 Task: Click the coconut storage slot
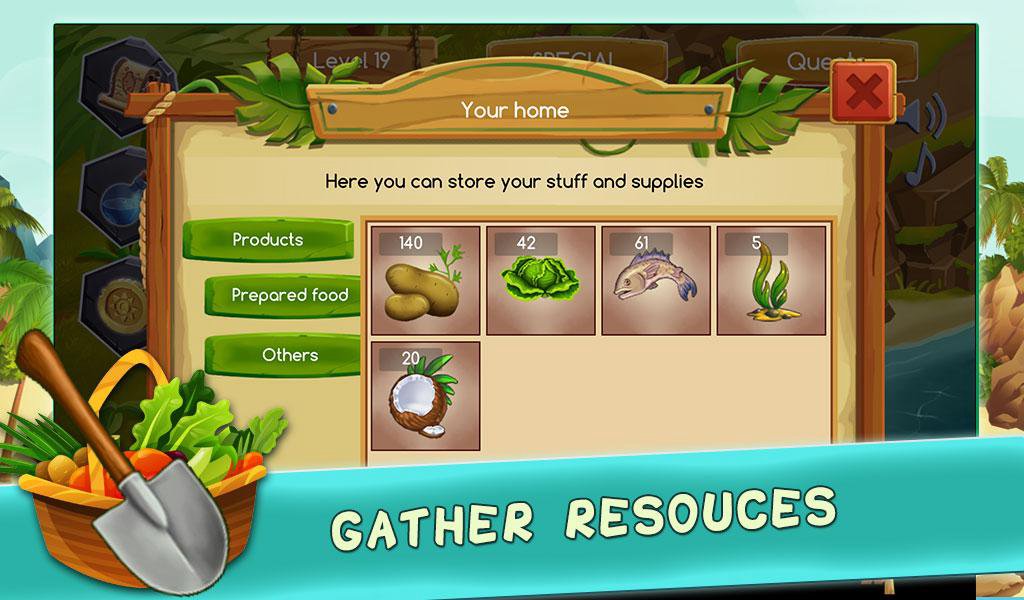pos(426,396)
